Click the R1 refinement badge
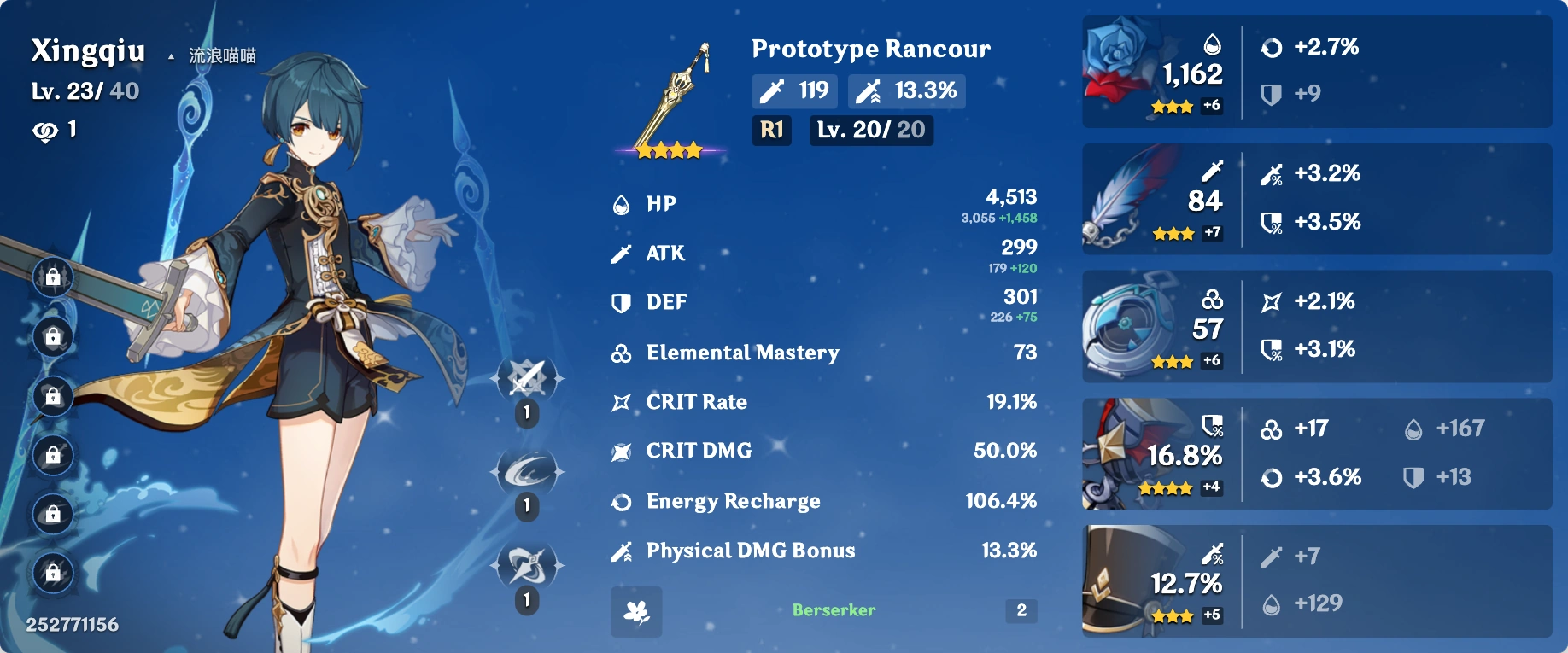Screen dimensions: 1568x653 (769, 131)
